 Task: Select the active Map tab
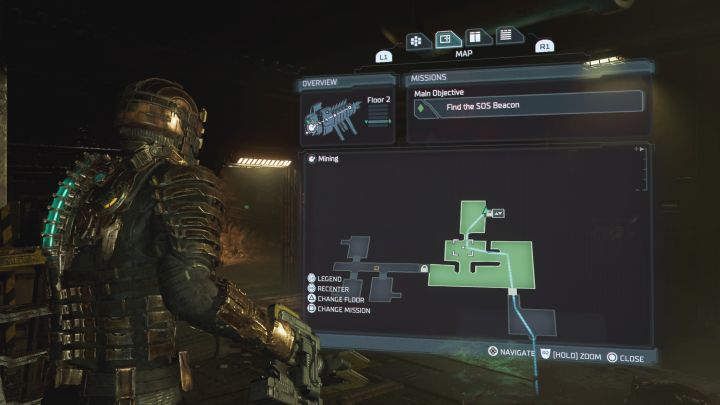click(x=447, y=40)
